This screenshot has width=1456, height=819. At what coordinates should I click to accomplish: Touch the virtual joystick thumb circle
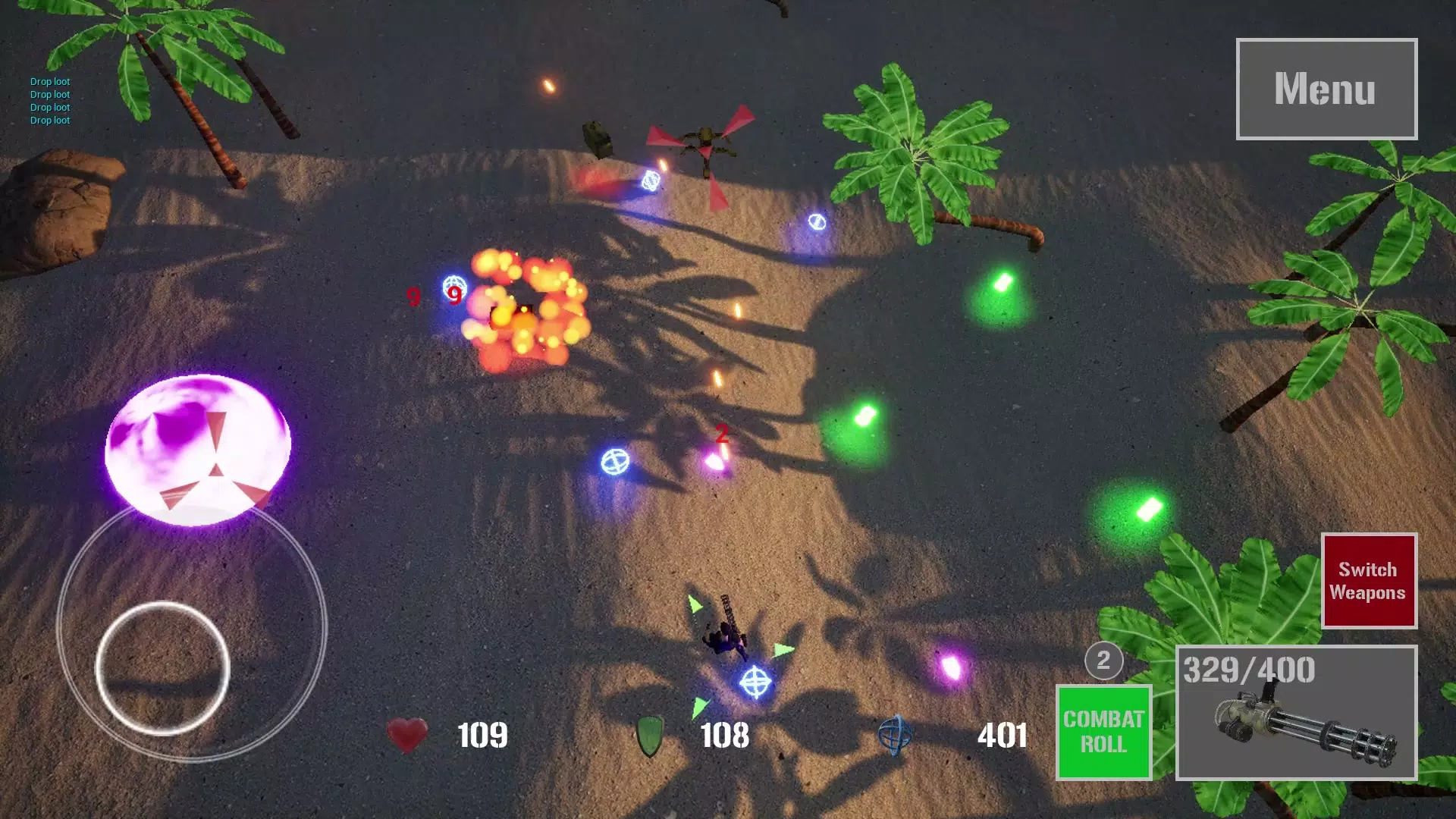[162, 667]
